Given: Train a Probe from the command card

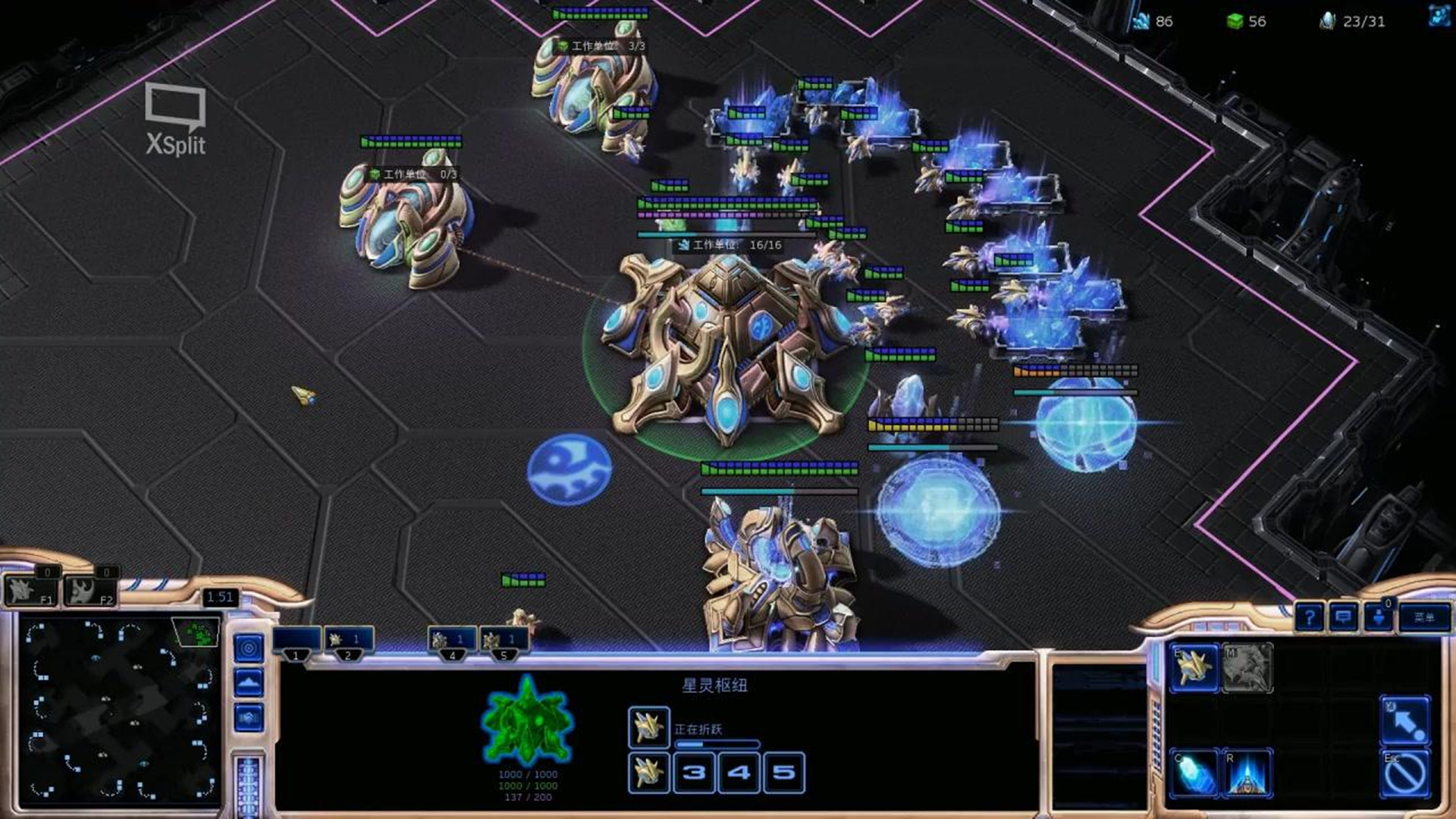Looking at the screenshot, I should (x=1194, y=667).
